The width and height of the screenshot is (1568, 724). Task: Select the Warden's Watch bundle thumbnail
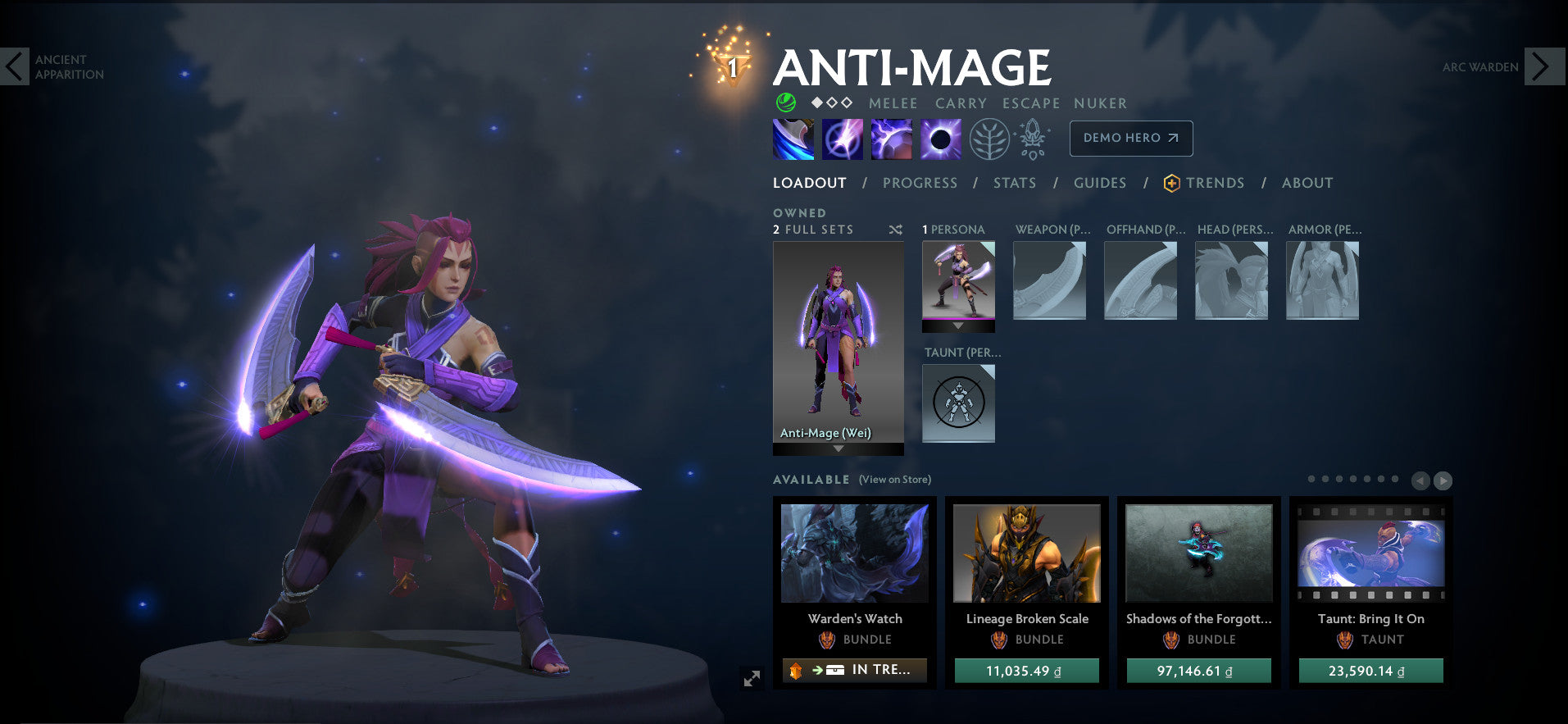click(854, 553)
